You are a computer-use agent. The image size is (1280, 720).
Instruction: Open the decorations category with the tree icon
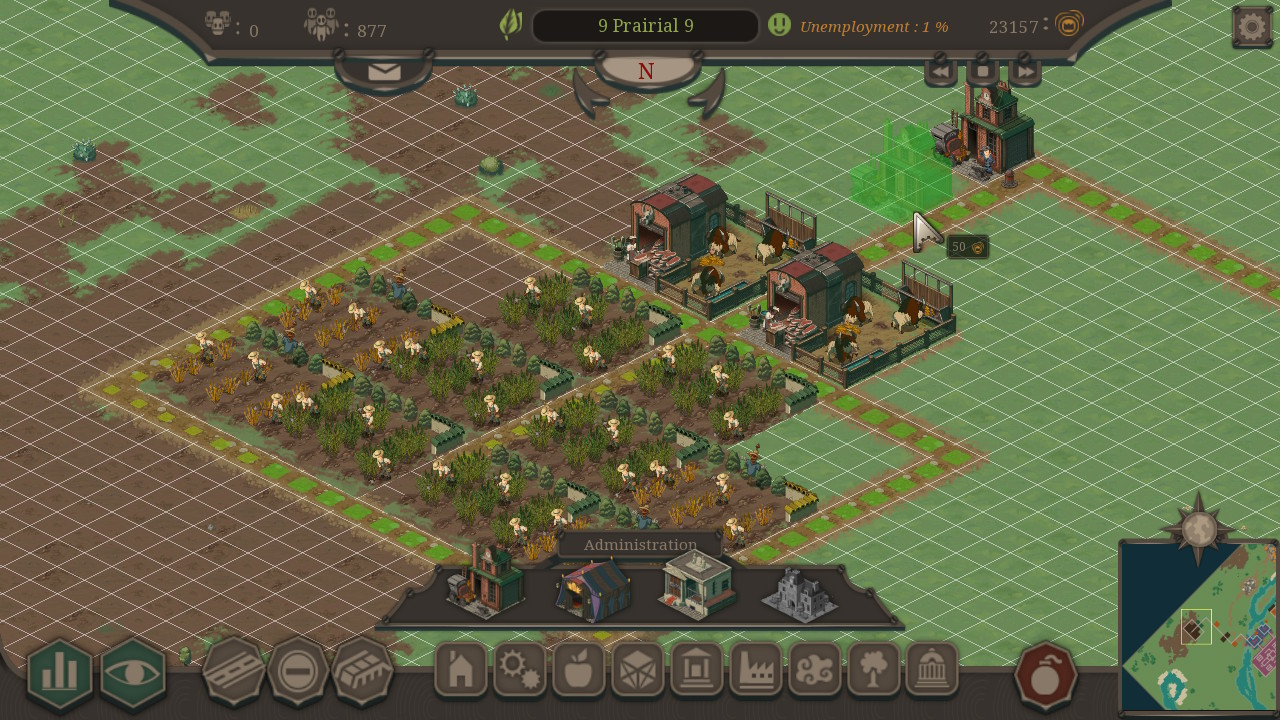coord(875,672)
